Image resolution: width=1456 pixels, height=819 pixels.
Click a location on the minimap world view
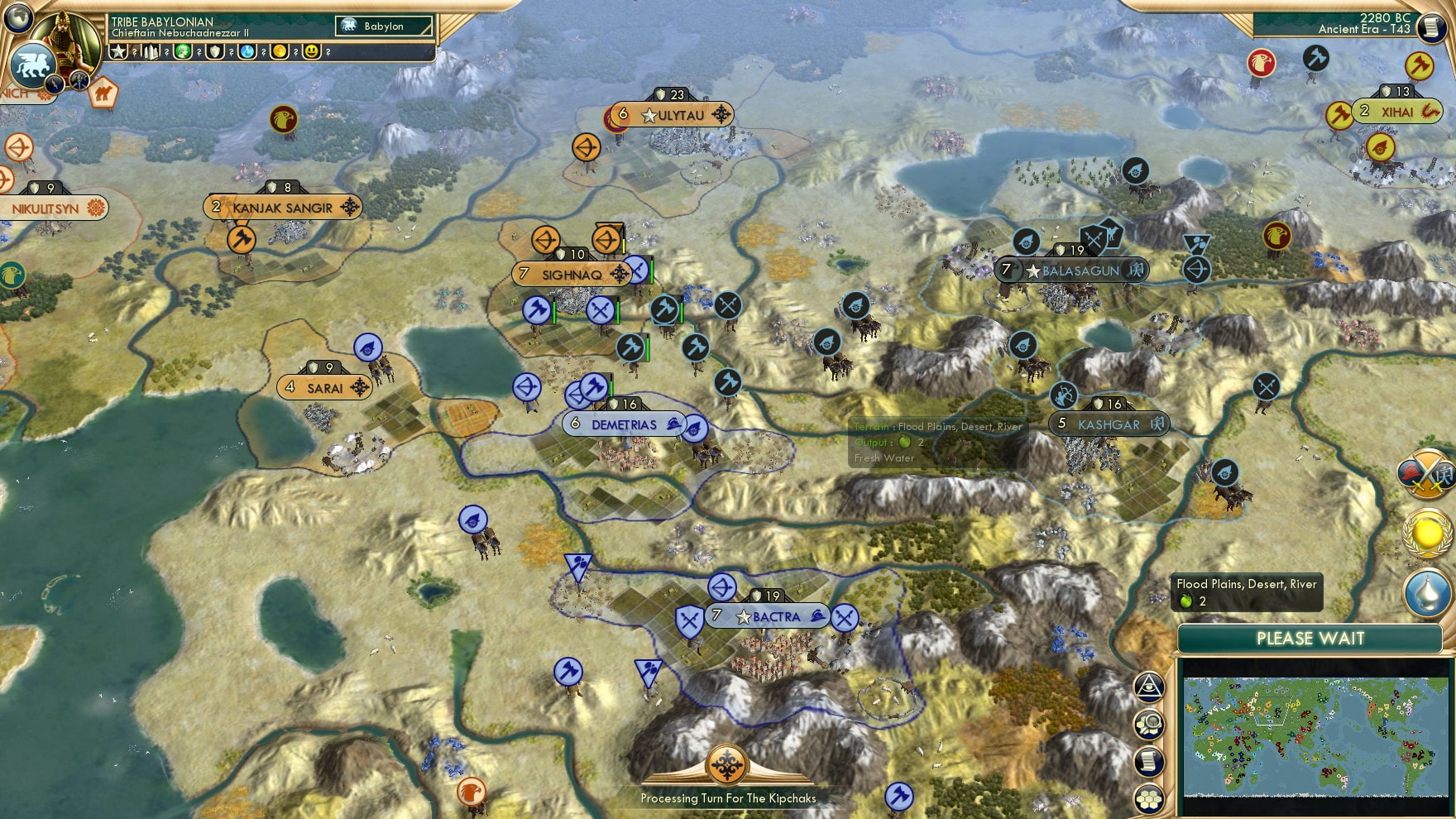point(1315,736)
